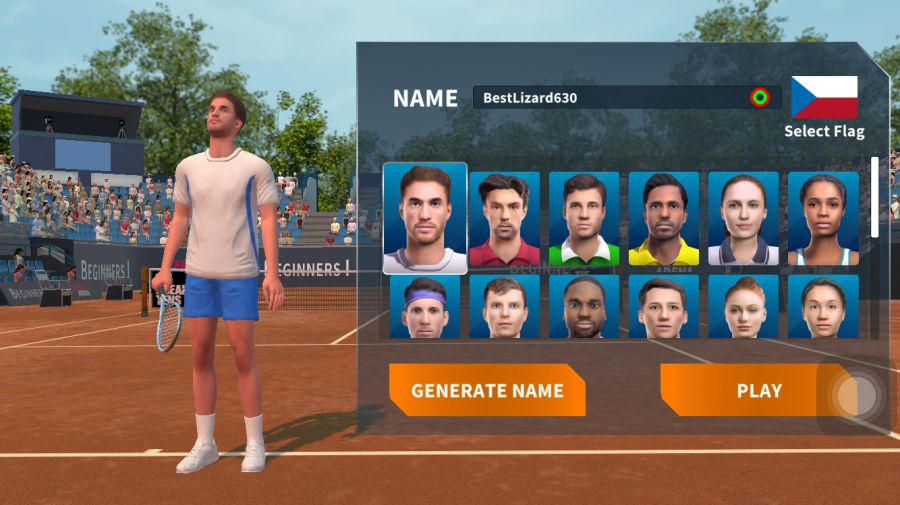Select the red-haired woman avatar
The width and height of the screenshot is (900, 505).
[743, 307]
